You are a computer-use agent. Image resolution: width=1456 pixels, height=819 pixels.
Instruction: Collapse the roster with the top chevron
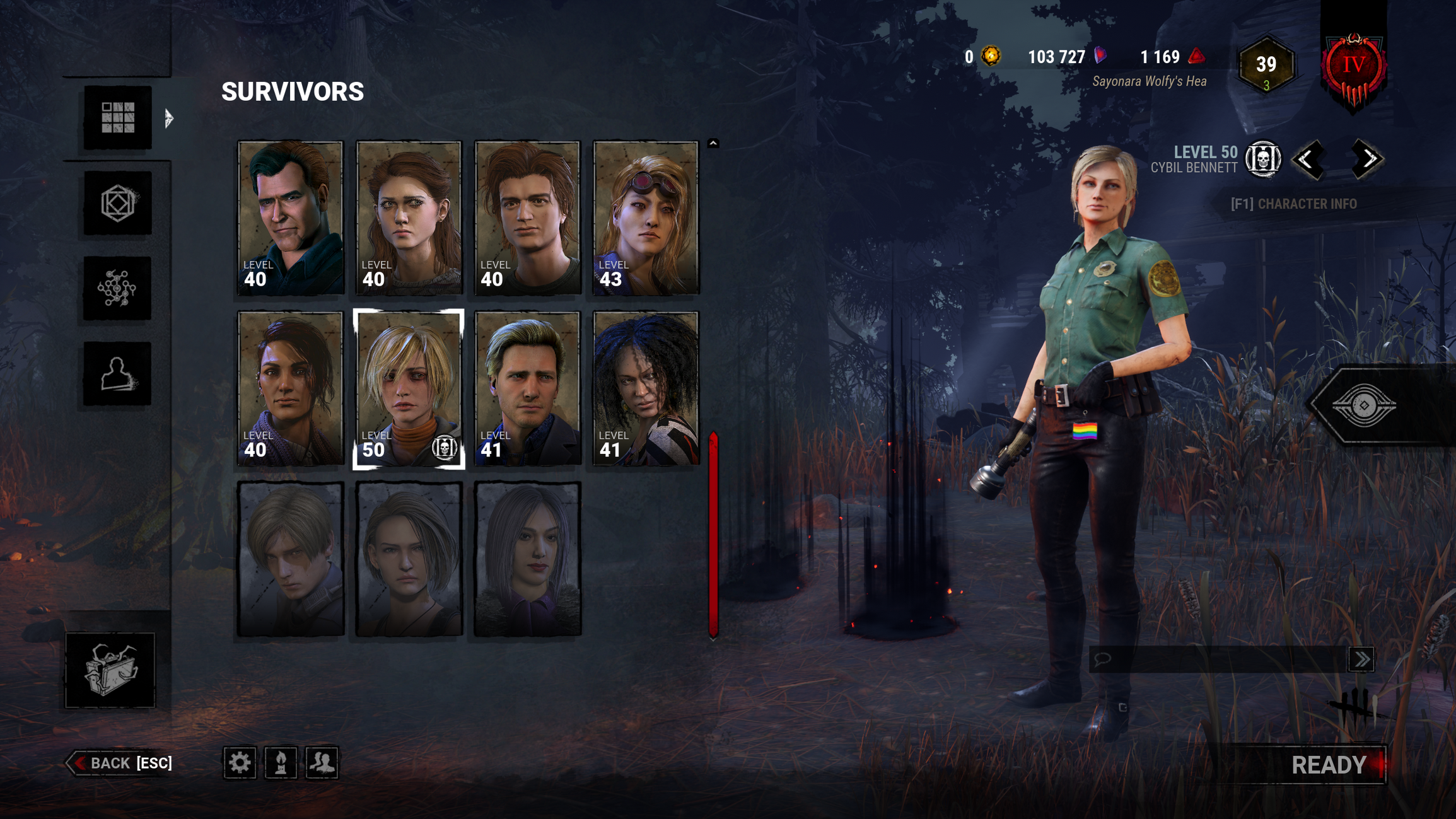713,143
